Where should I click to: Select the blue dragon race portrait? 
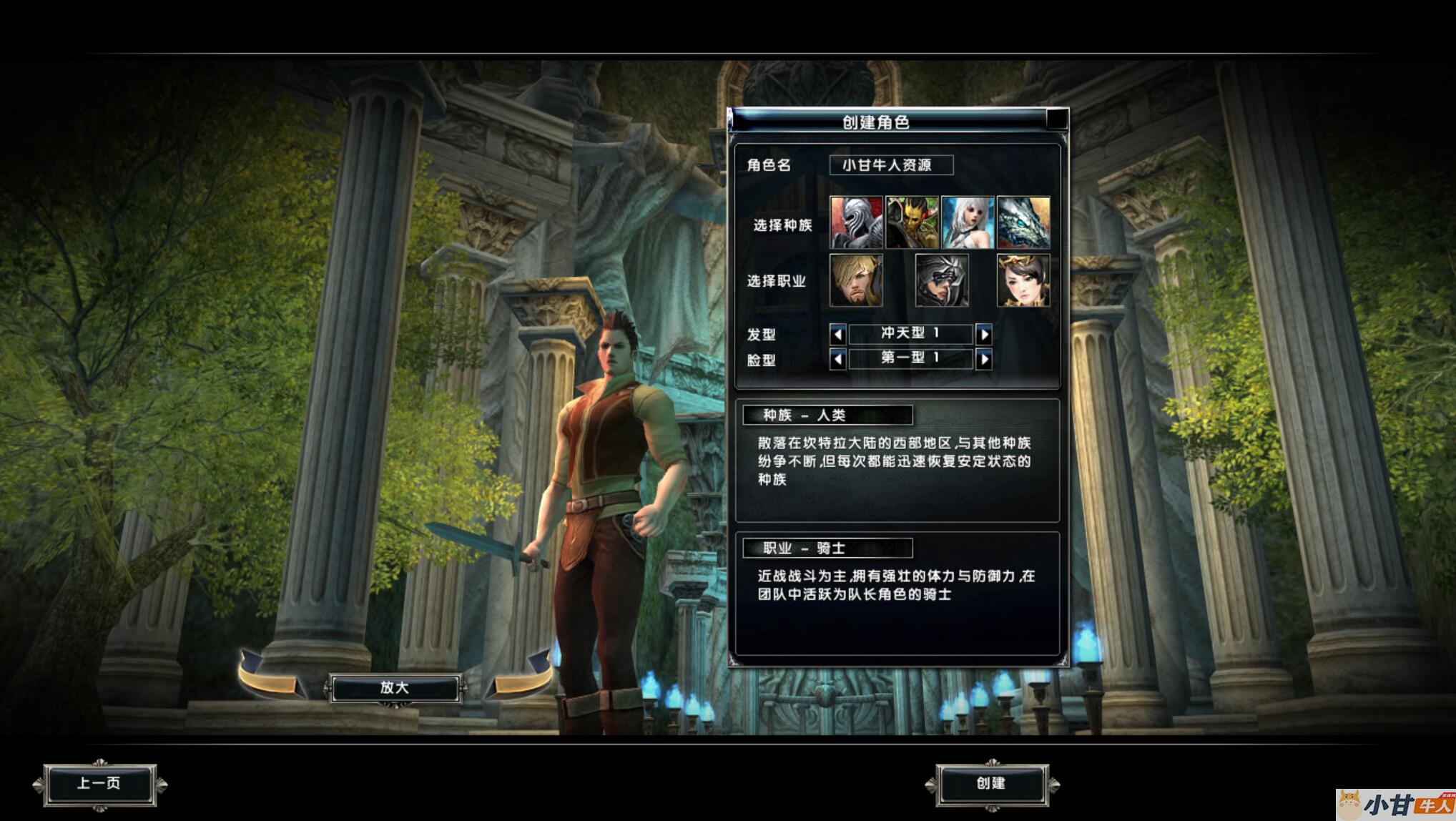tap(1023, 223)
